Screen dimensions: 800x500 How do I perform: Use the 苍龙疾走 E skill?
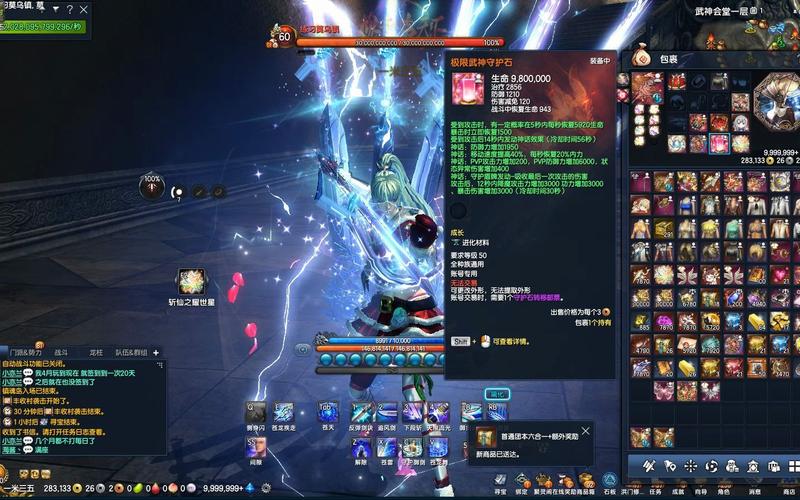[x=284, y=413]
